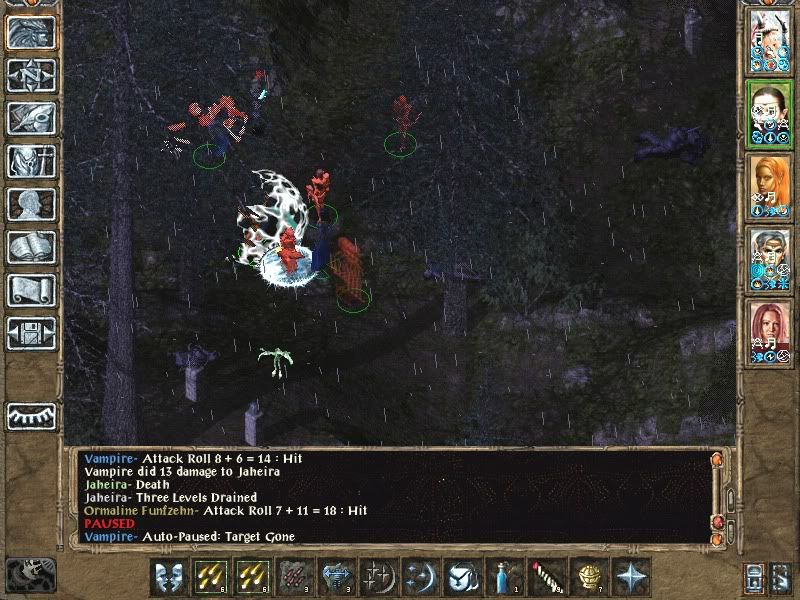Click the closed-eye rest button
800x600 pixels.
pyautogui.click(x=31, y=415)
